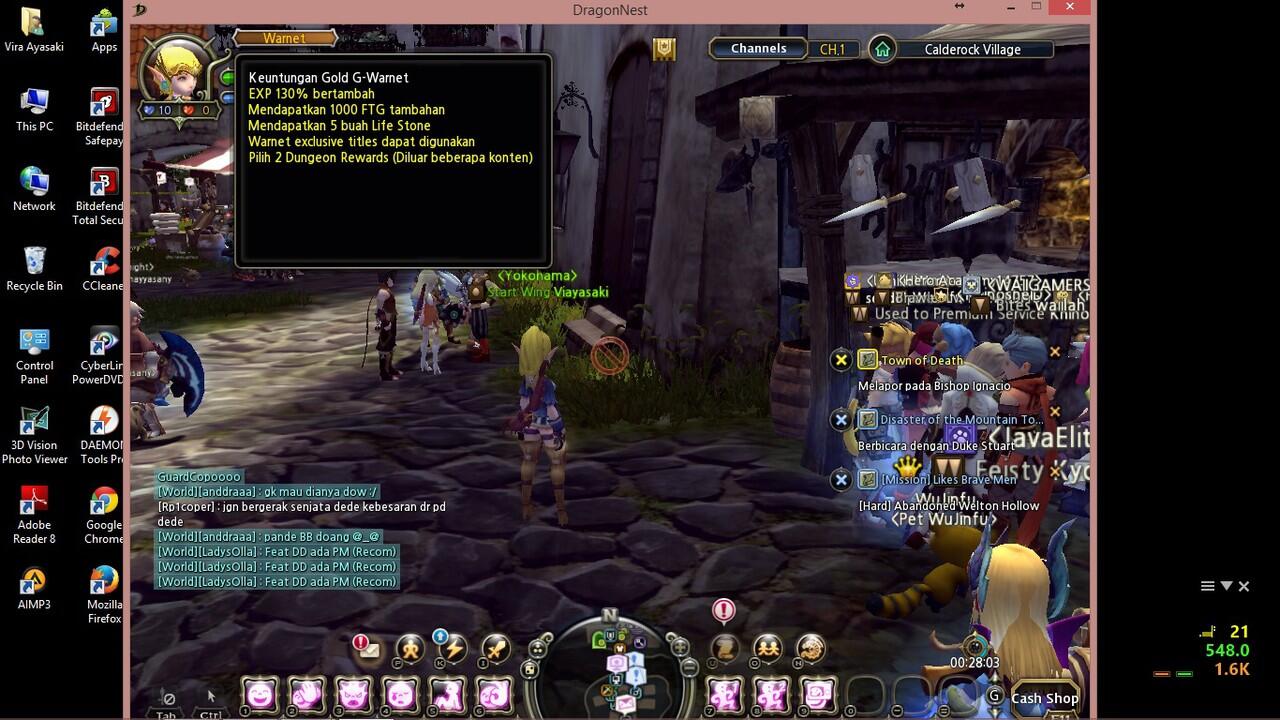Open Disaster of the Mountain quest entry

coord(961,420)
